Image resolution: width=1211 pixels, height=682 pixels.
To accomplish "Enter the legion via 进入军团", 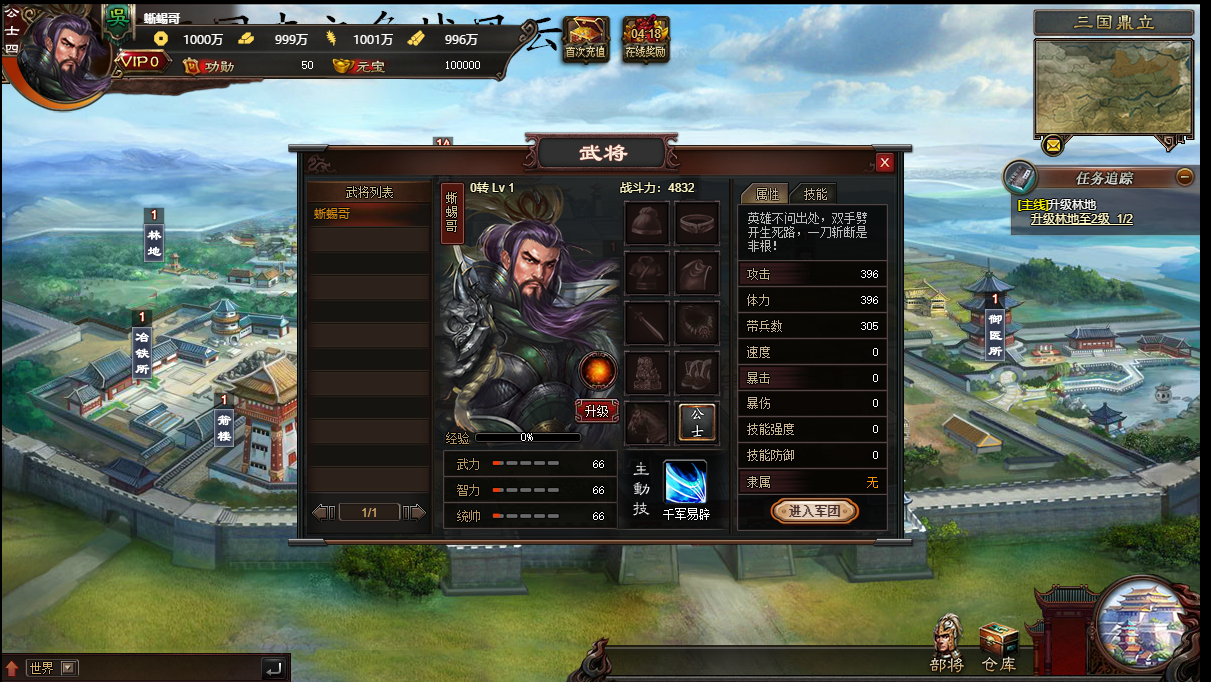I will (815, 511).
